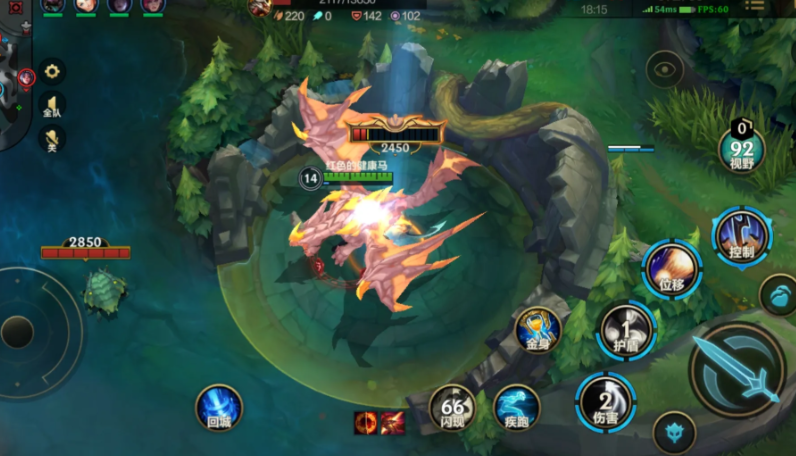Select the minion-target attack button
This screenshot has height=456, width=796.
(x=672, y=432)
